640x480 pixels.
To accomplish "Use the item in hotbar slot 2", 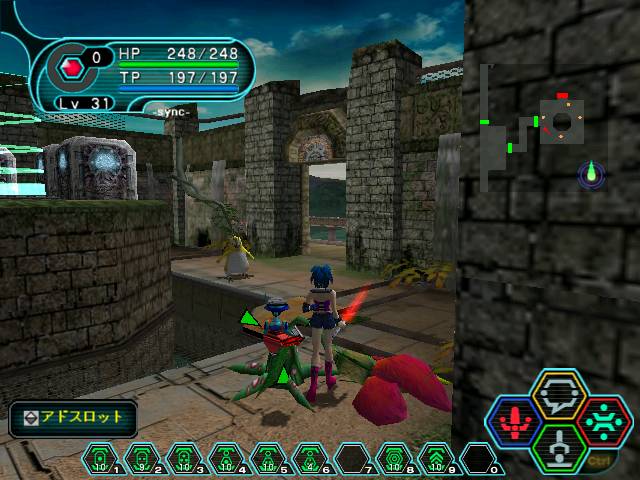I will click(x=142, y=459).
